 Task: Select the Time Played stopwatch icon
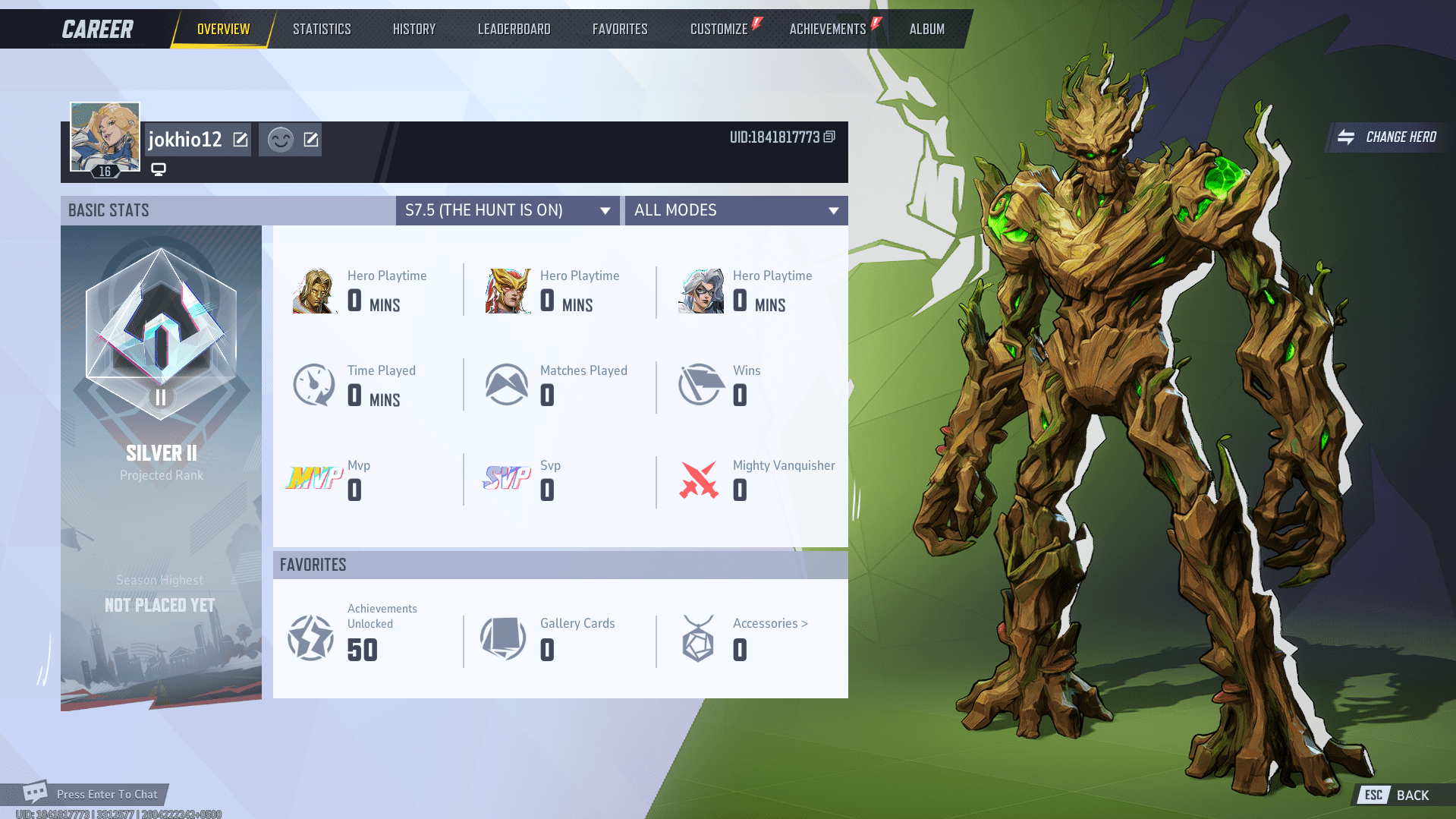[313, 385]
